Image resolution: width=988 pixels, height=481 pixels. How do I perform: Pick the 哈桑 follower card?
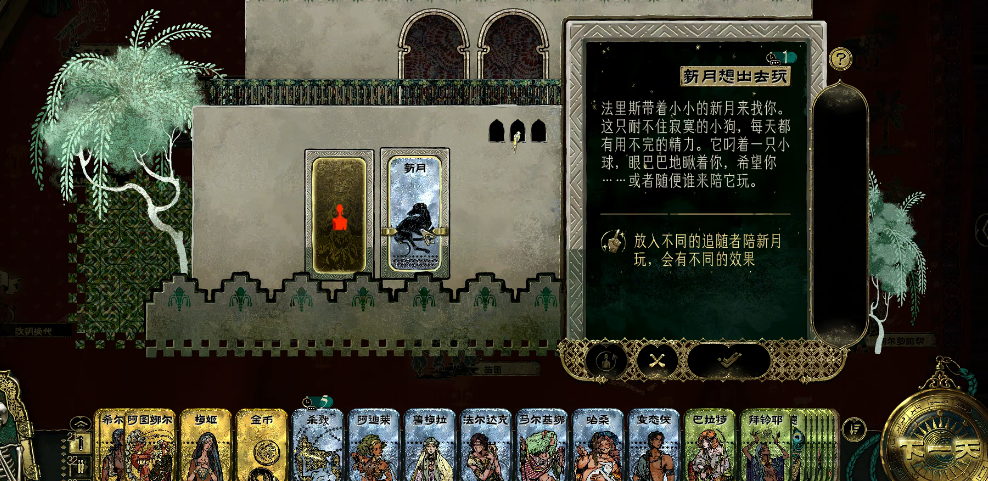click(598, 445)
